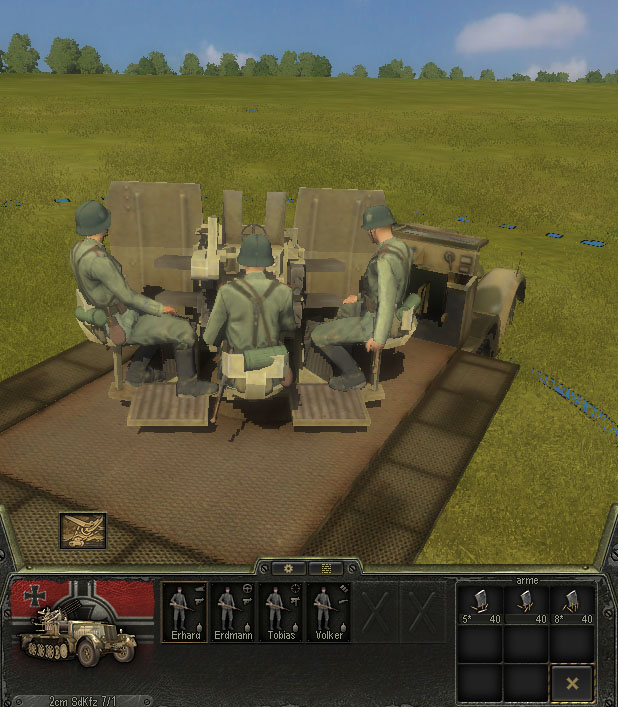Screen dimensions: 618x707
Task: Open the gear settings tab
Action: point(289,568)
